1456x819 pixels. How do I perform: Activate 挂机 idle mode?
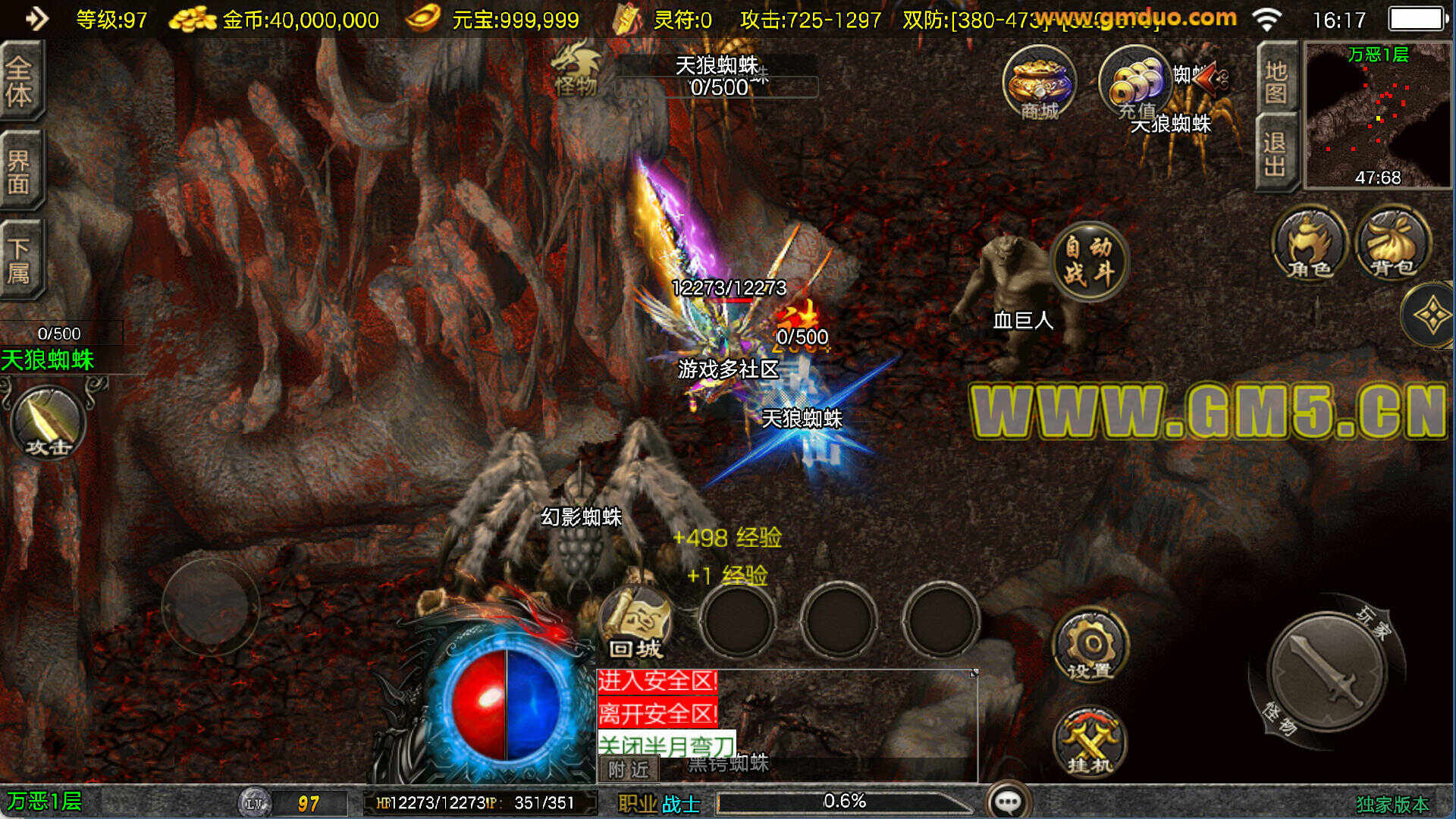point(1090,742)
